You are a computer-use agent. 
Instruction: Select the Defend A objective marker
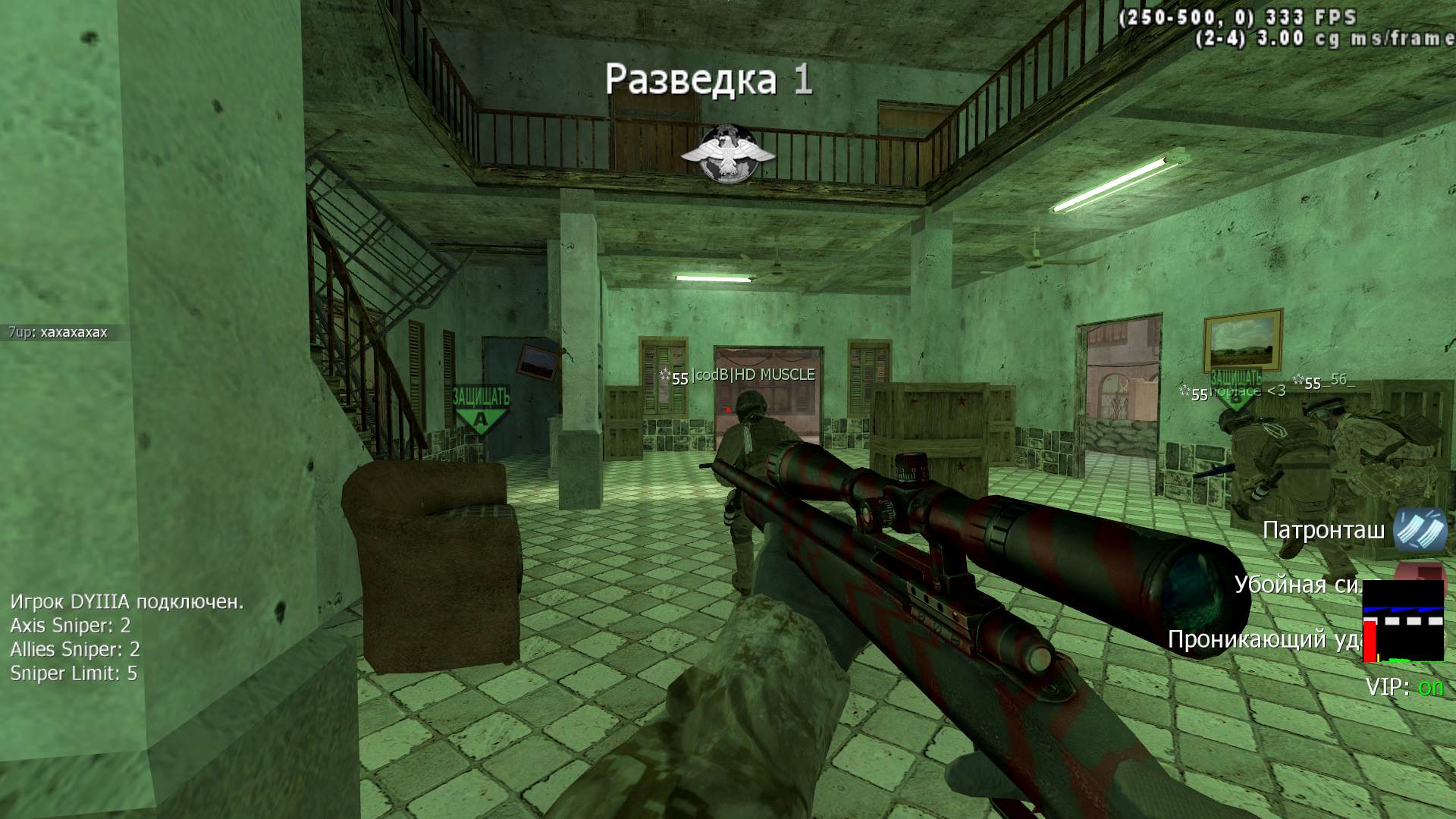point(481,409)
